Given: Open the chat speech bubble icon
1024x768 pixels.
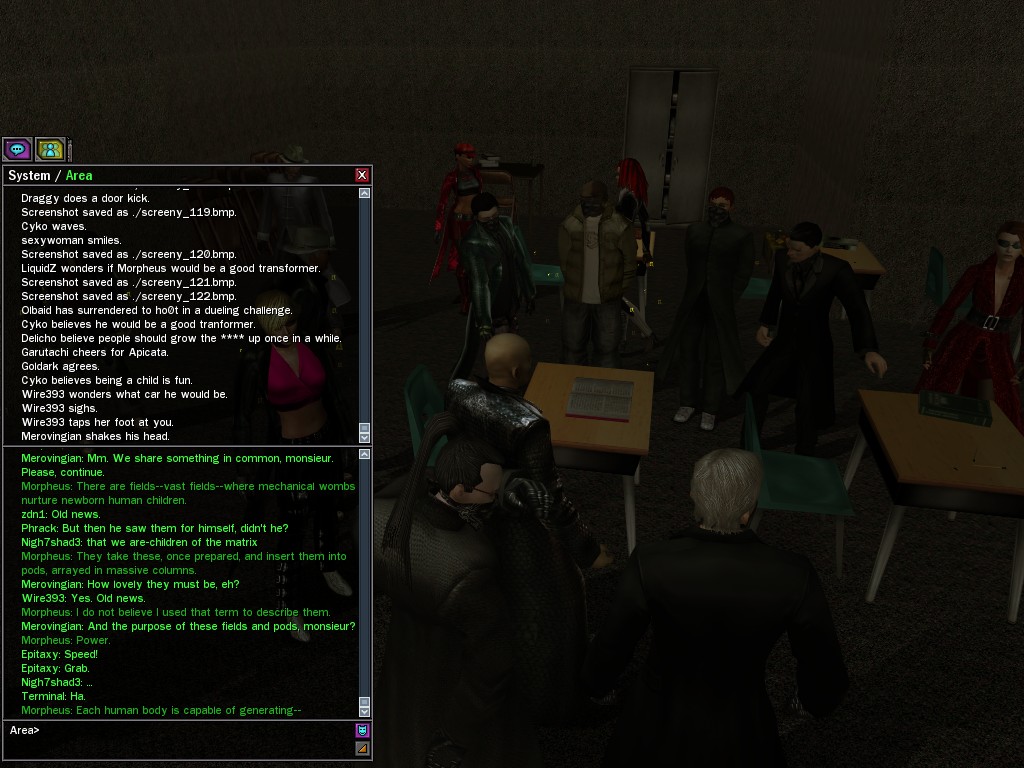Looking at the screenshot, I should (x=17, y=150).
